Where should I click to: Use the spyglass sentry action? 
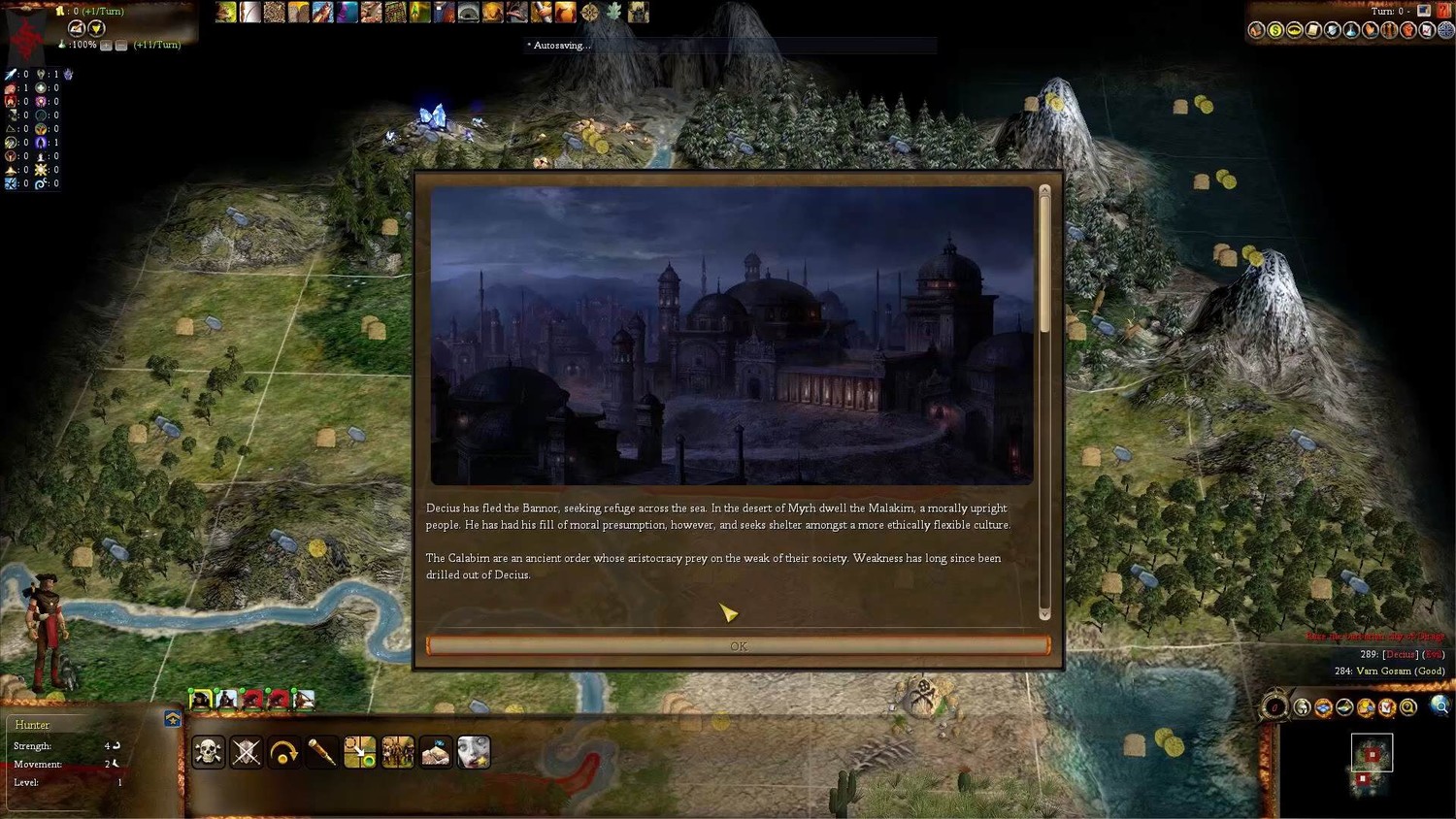point(322,752)
